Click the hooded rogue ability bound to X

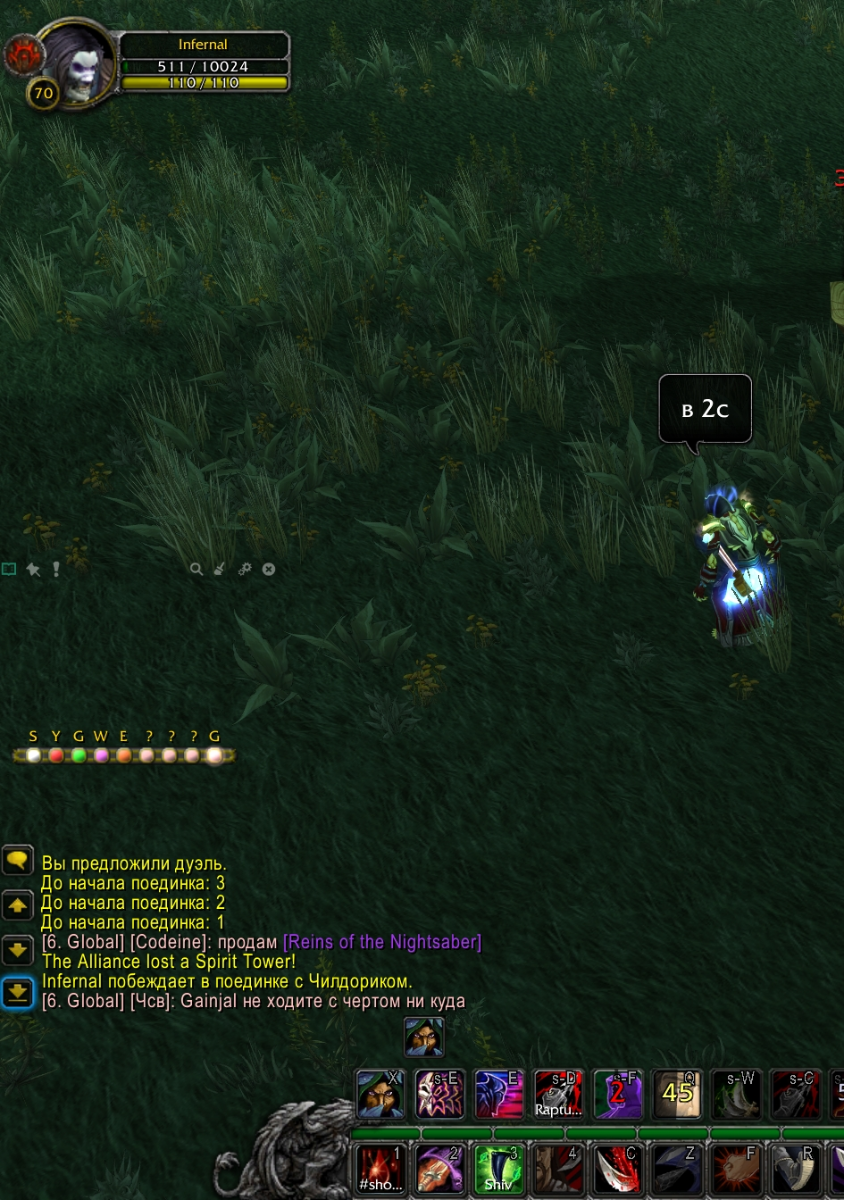(381, 1094)
